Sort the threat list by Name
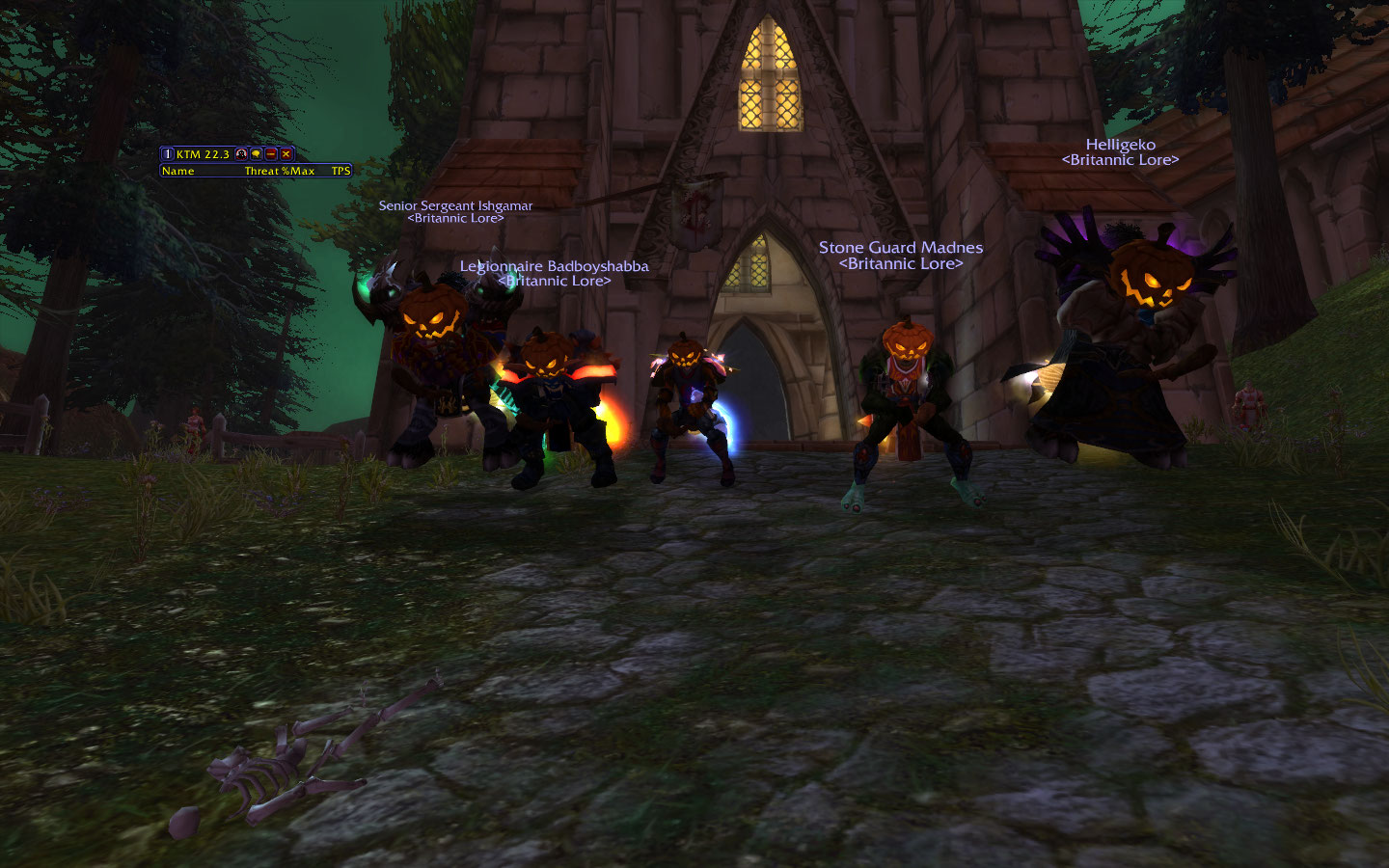Screen dimensions: 1389x868 (178, 171)
